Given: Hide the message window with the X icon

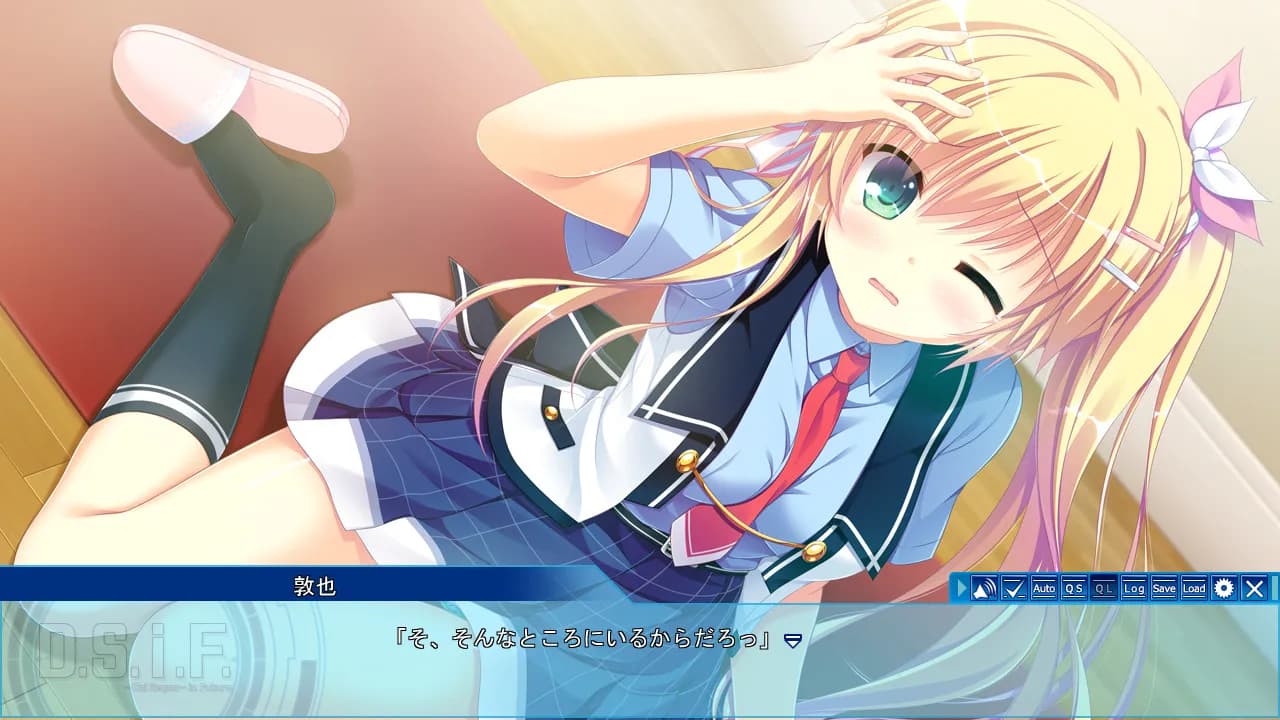Looking at the screenshot, I should click(x=1252, y=589).
